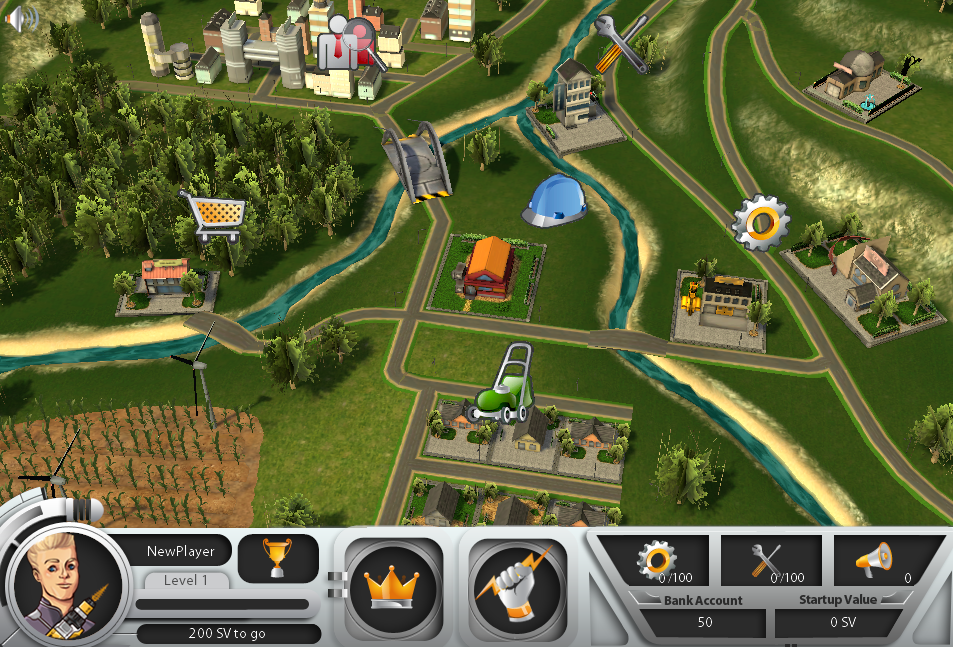
Task: Click the gear resource counter icon
Action: click(660, 561)
